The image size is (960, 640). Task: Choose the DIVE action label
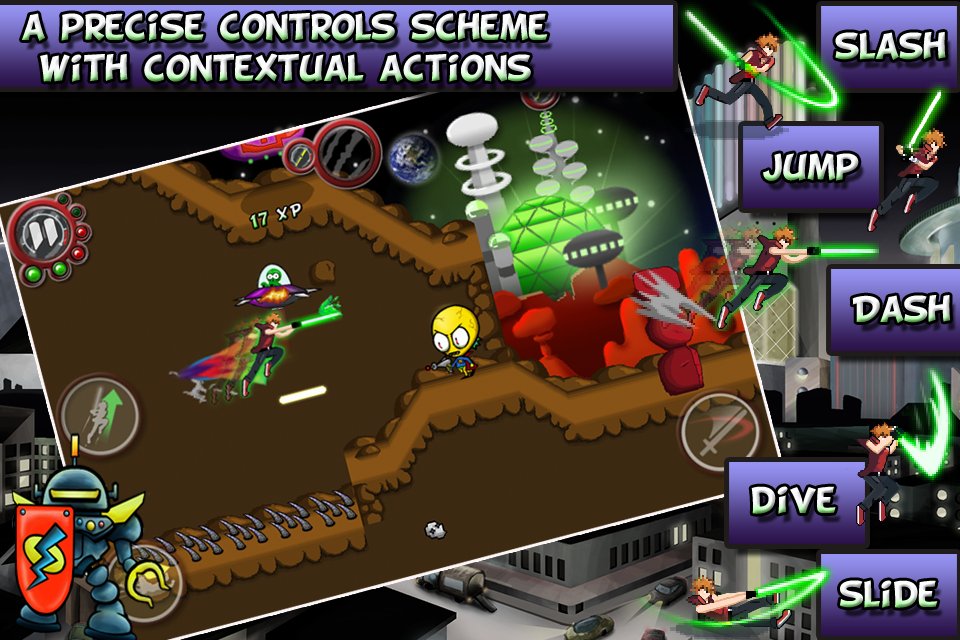(794, 500)
